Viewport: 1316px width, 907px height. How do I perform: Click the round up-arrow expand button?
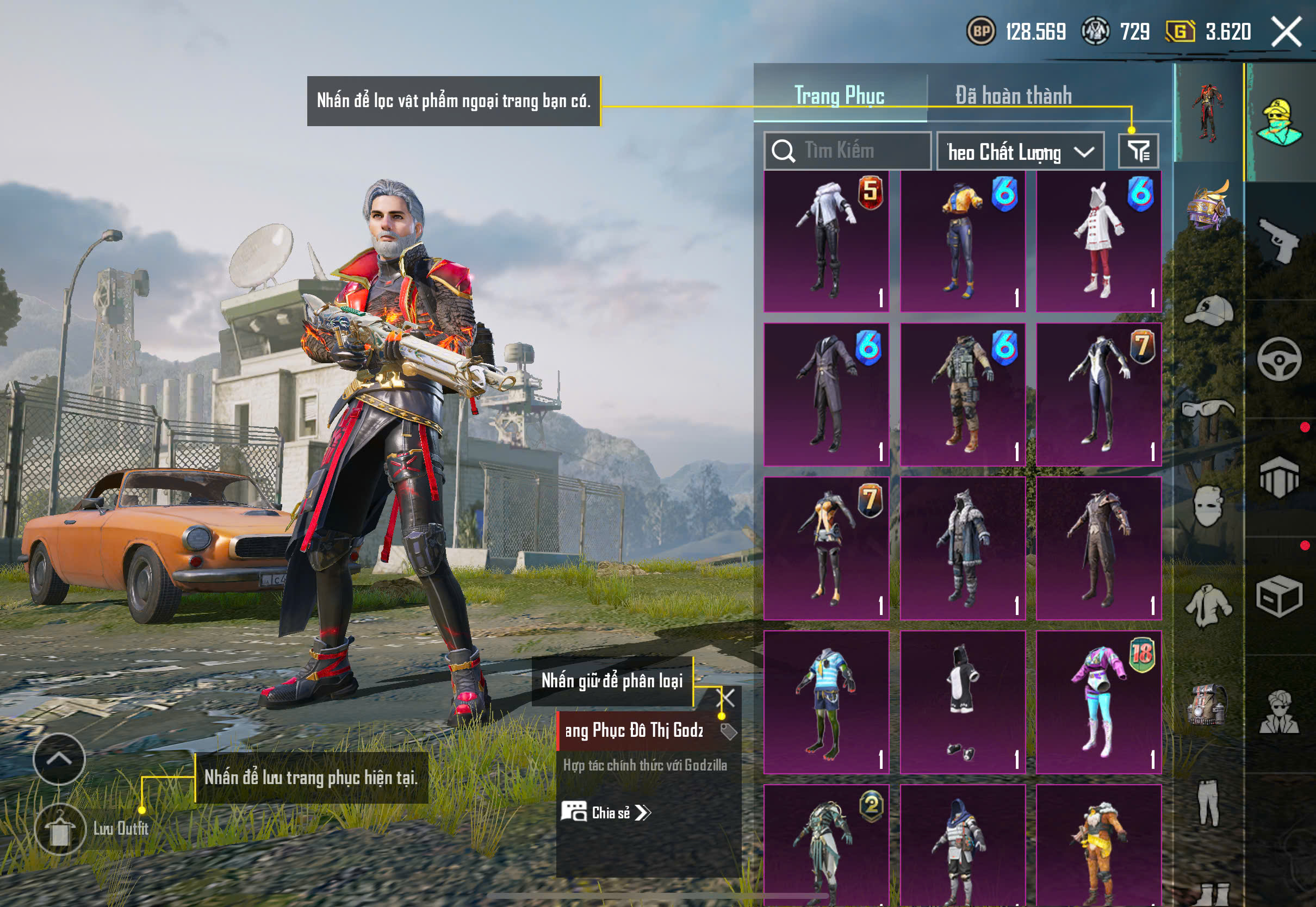[59, 759]
